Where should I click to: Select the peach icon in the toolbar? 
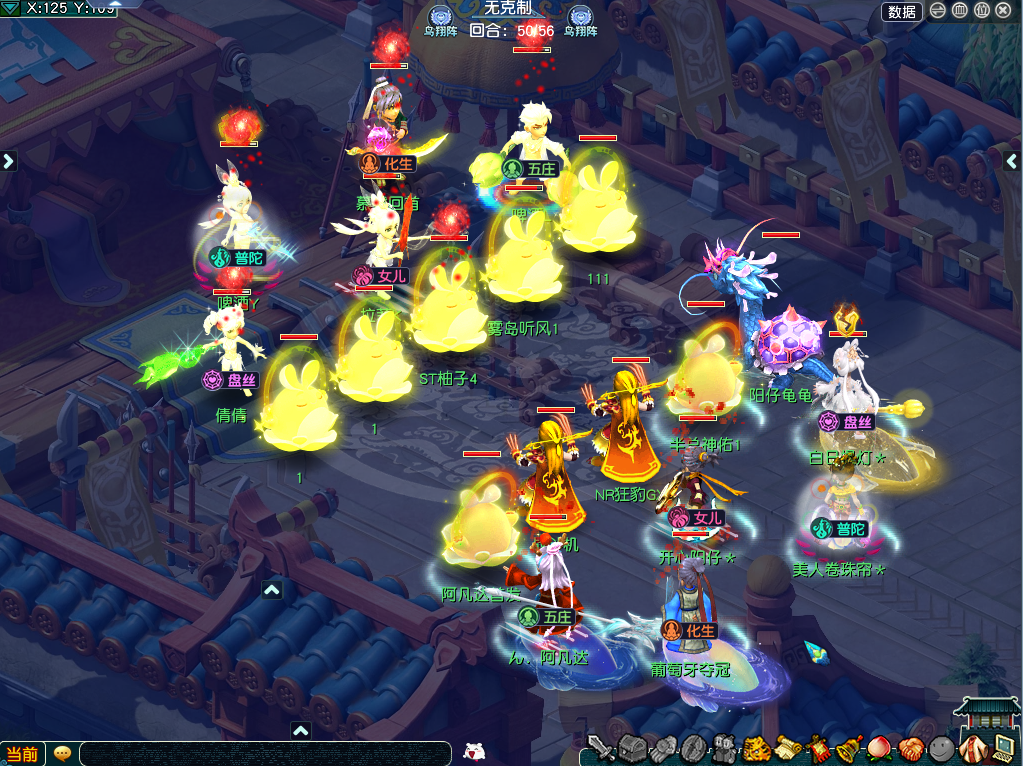(x=880, y=747)
